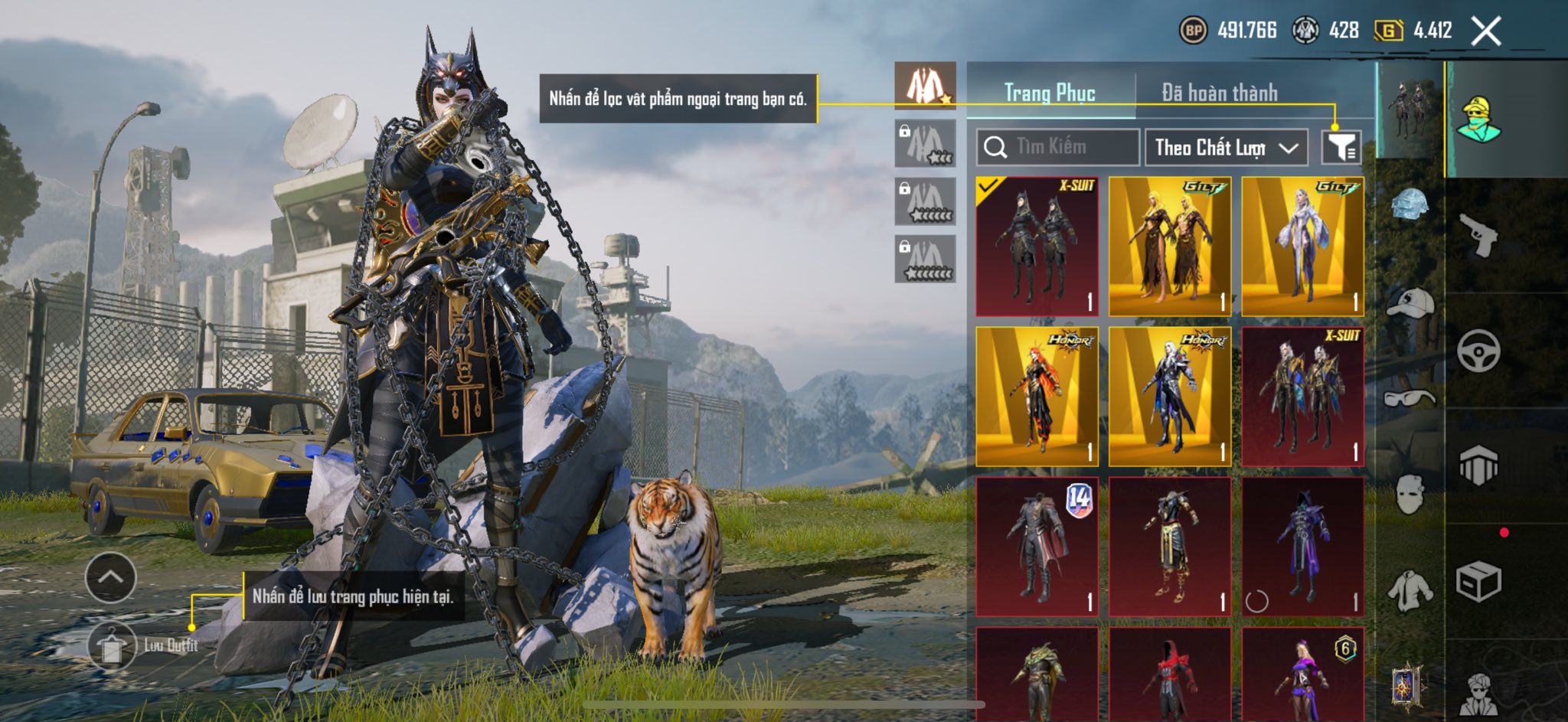Screen dimensions: 1568x722
Task: Select the first outfit preset icon
Action: pos(925,85)
